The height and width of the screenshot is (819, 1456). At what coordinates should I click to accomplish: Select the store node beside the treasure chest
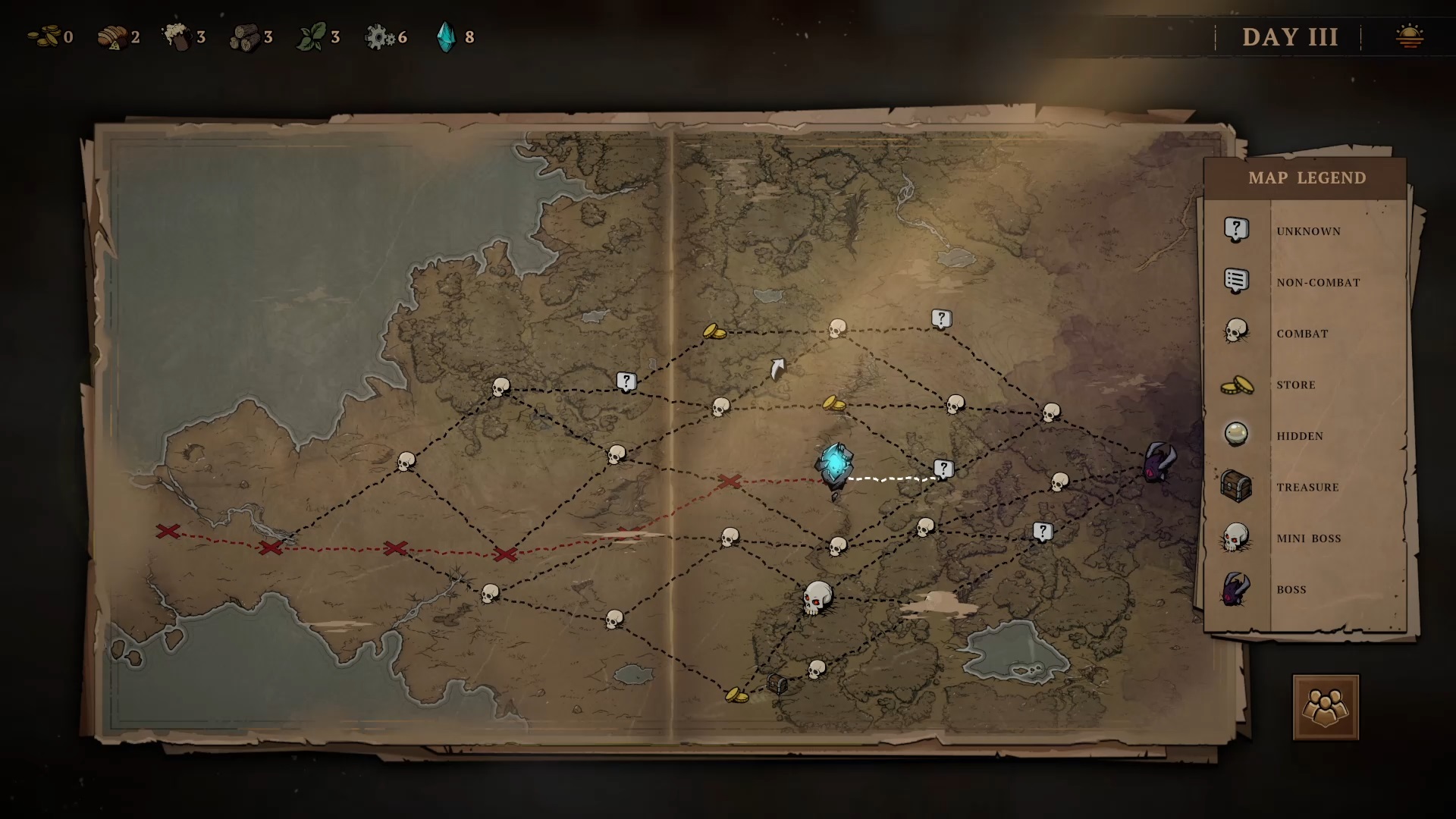(736, 694)
